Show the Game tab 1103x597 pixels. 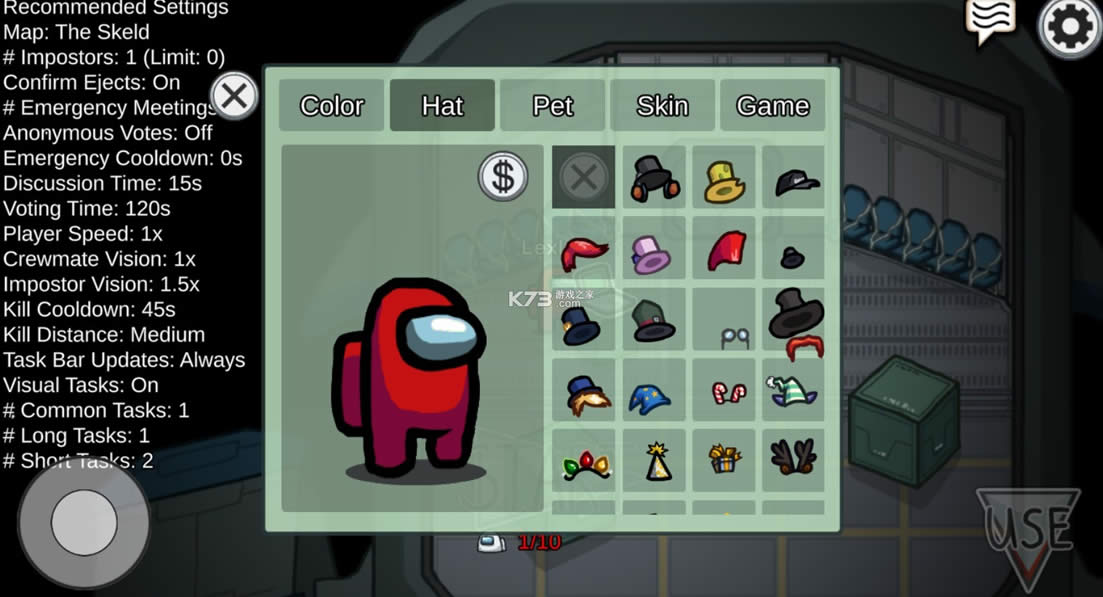[772, 106]
